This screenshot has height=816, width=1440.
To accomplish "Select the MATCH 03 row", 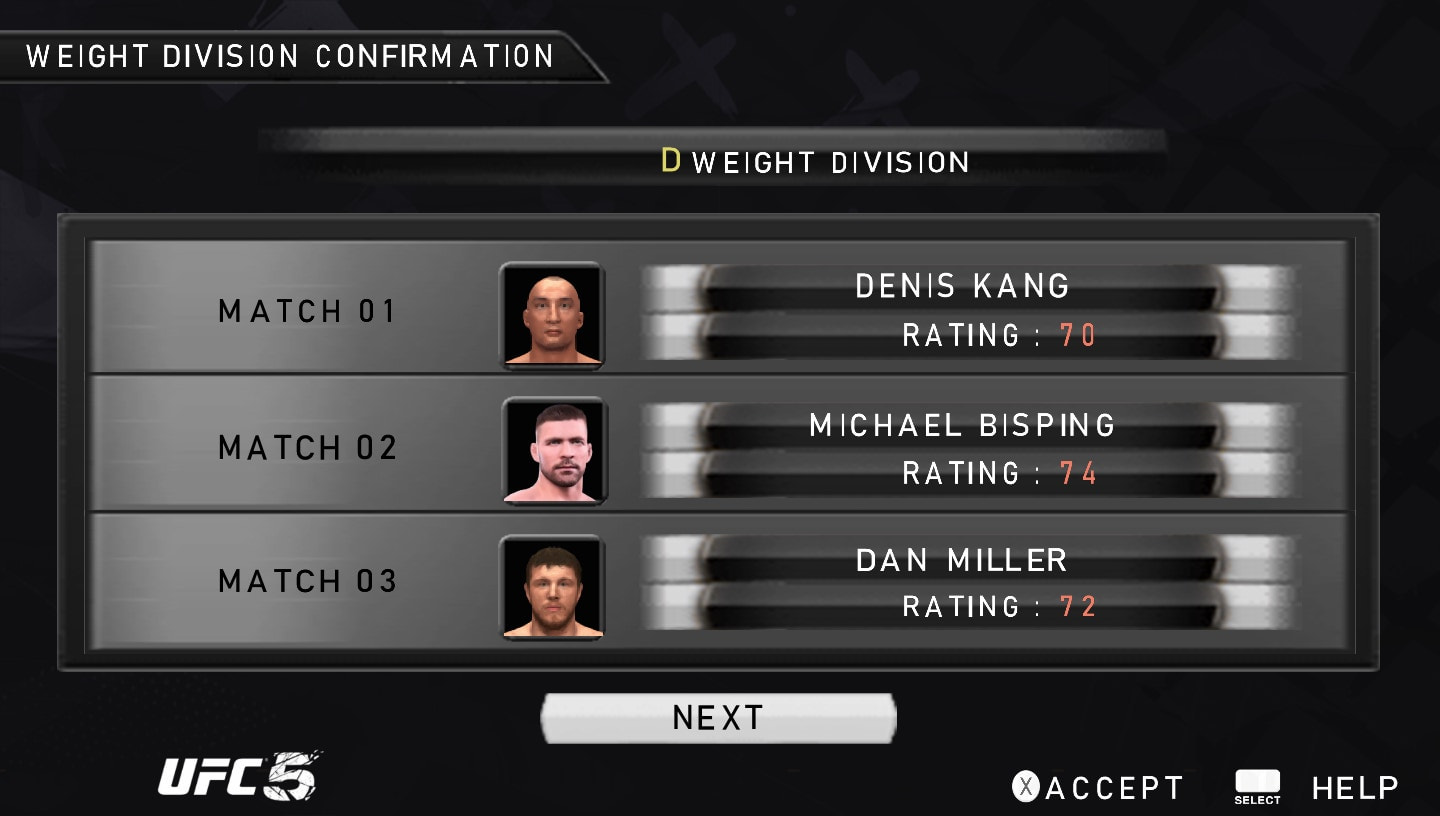I will click(306, 581).
